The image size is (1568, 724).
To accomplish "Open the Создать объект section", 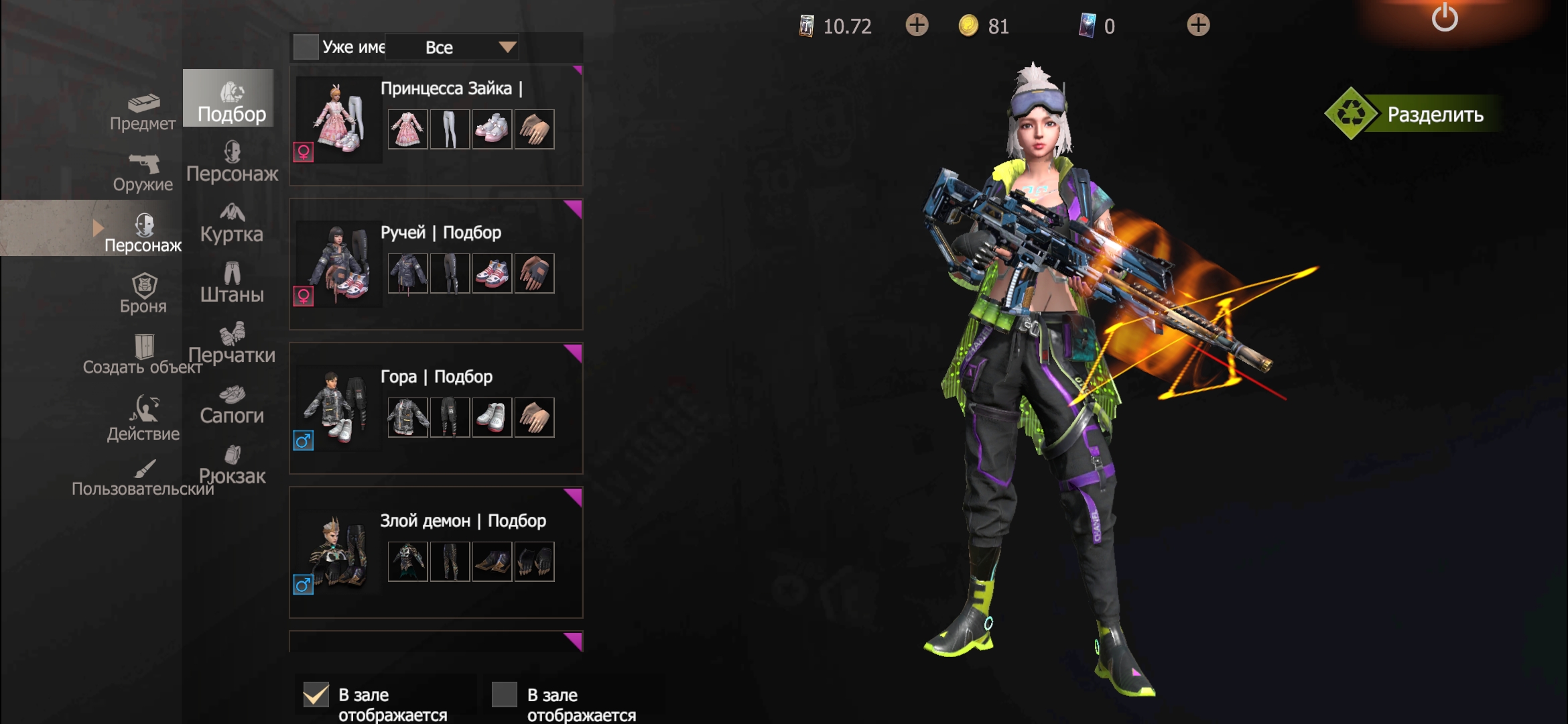I will tap(143, 355).
